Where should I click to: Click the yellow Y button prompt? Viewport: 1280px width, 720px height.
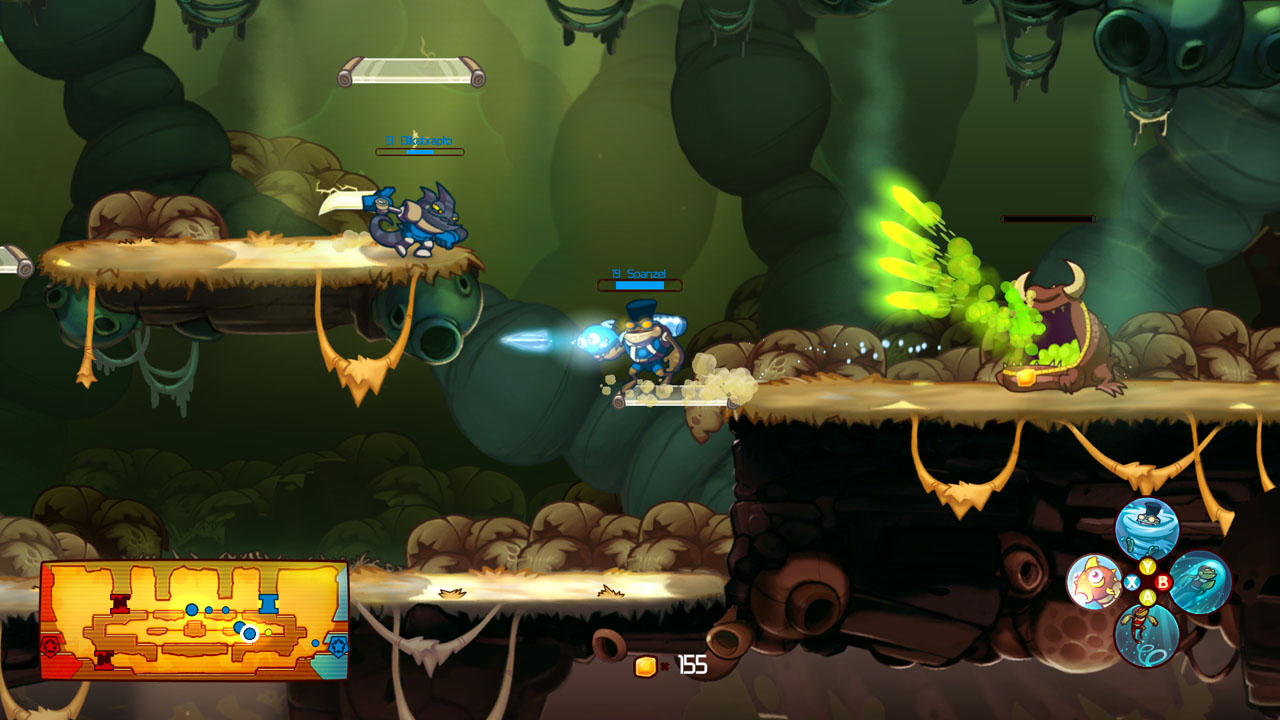tap(1147, 566)
